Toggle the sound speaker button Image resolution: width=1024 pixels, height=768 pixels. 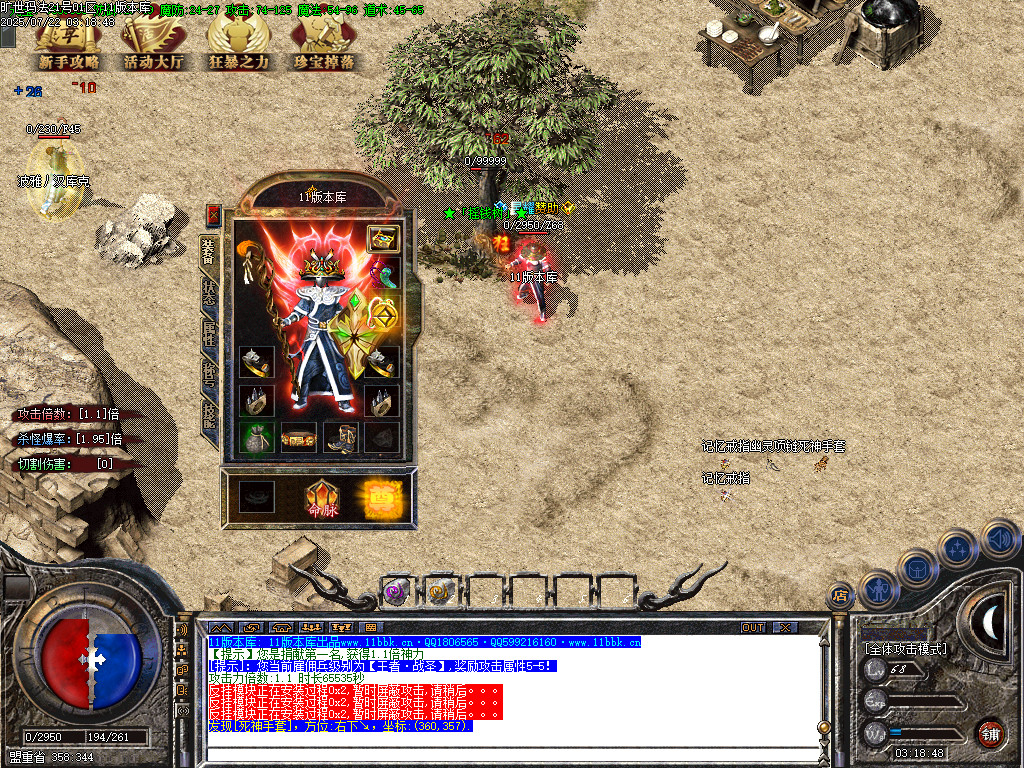(x=999, y=538)
